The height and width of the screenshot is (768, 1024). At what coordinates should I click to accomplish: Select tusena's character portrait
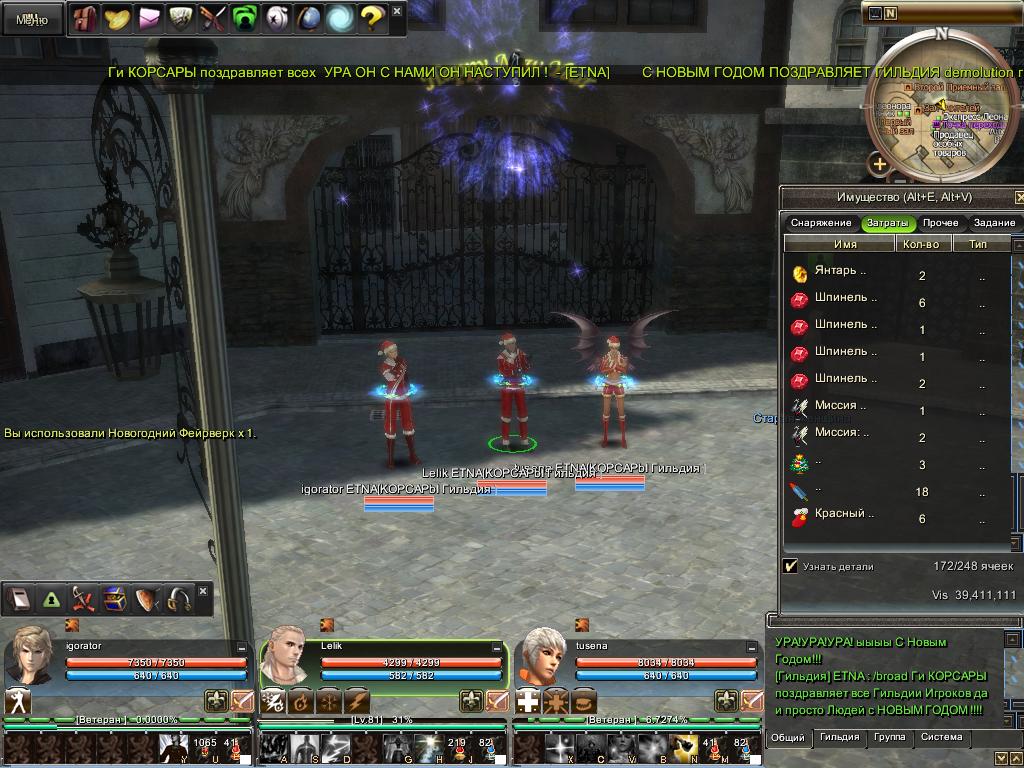coord(543,655)
